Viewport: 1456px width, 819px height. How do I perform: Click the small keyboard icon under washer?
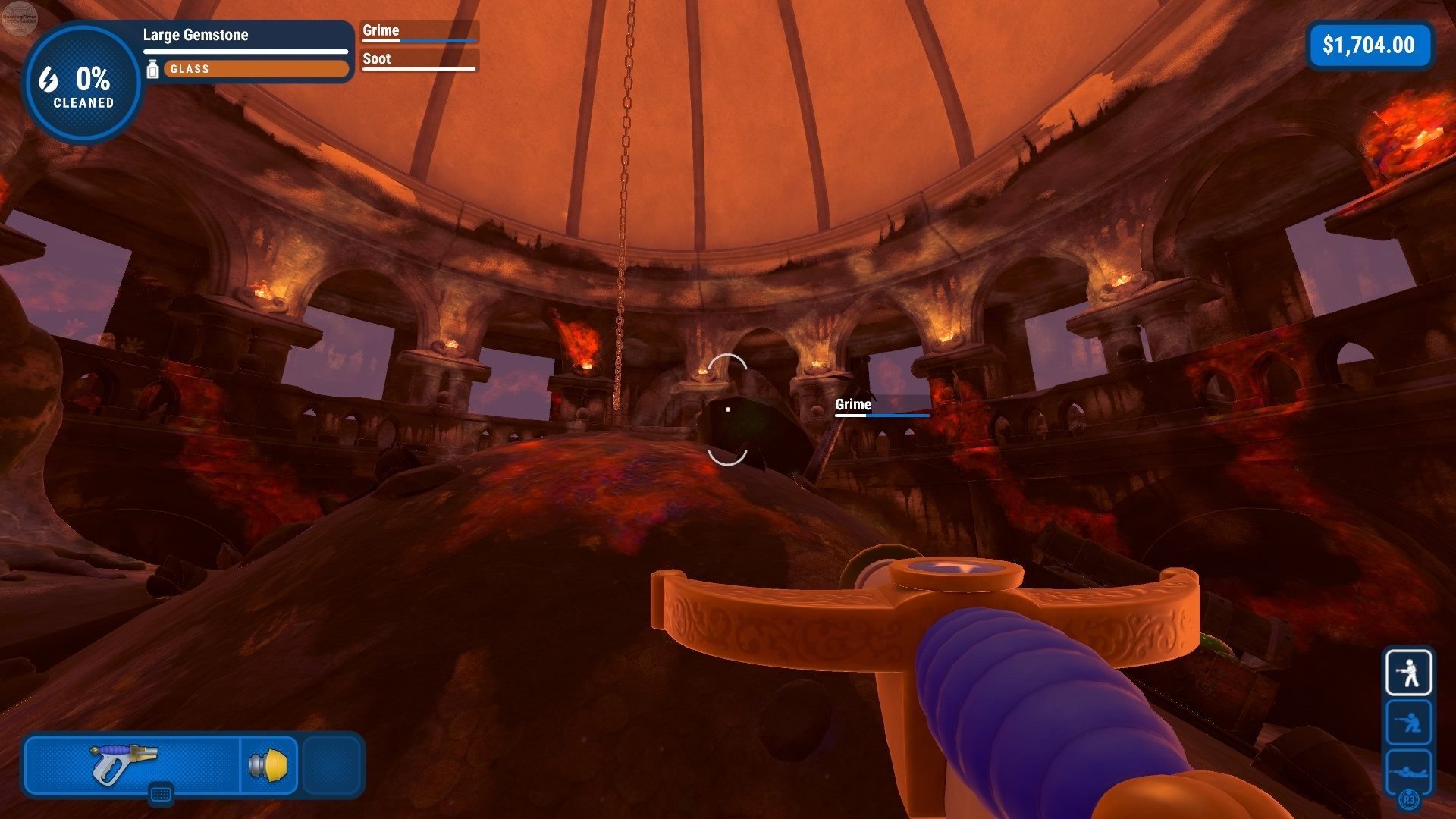coord(161,794)
